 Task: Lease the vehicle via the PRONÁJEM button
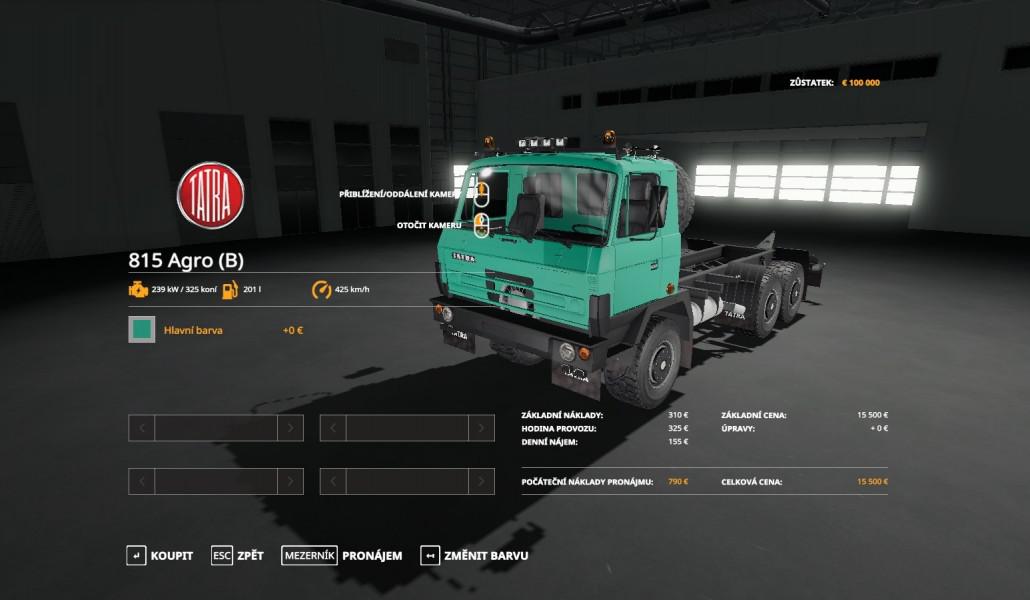tap(342, 555)
